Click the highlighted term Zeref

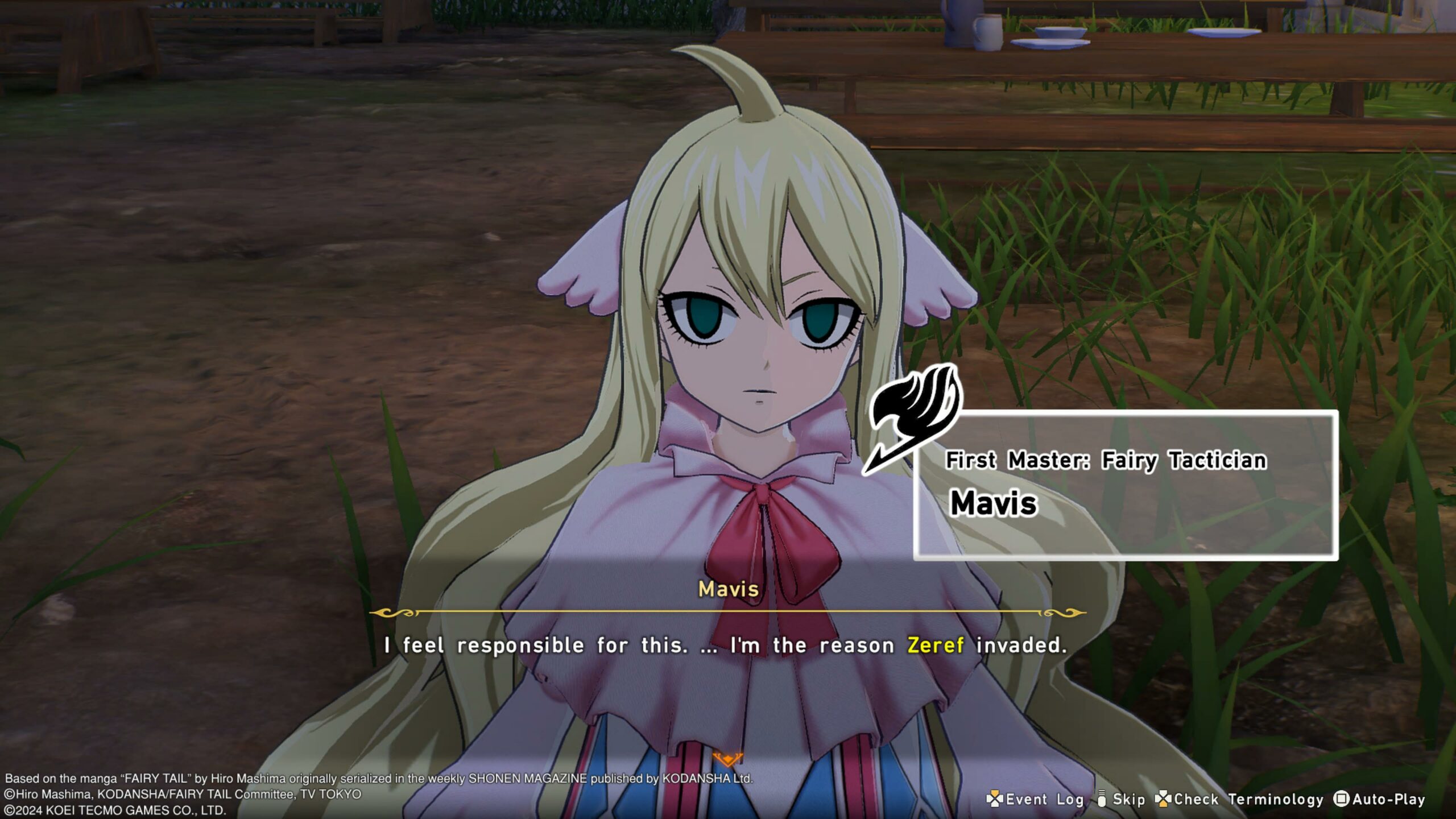935,645
